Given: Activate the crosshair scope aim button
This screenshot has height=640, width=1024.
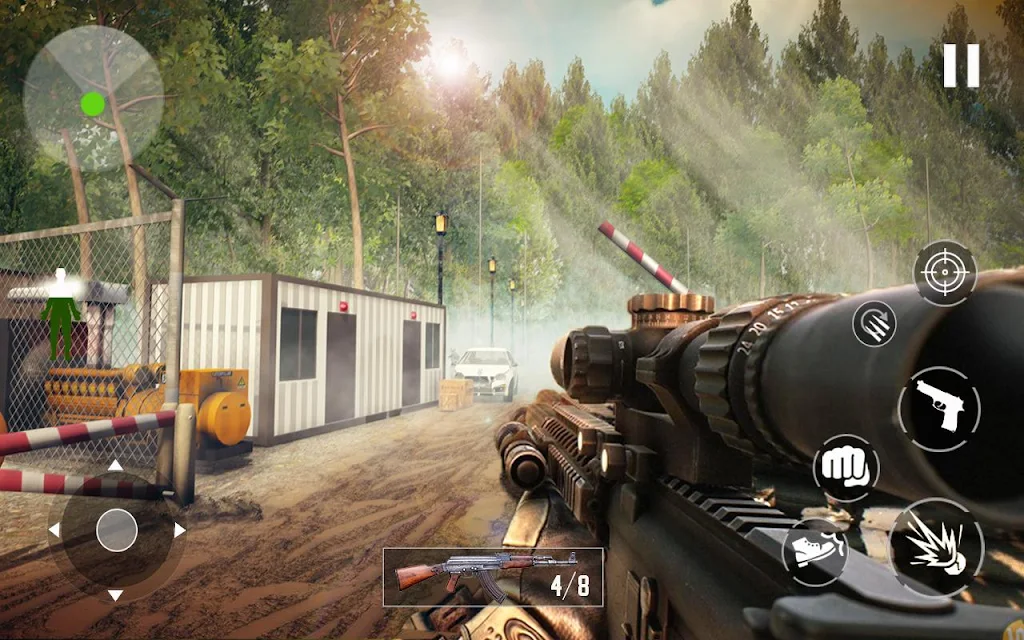Looking at the screenshot, I should (944, 272).
